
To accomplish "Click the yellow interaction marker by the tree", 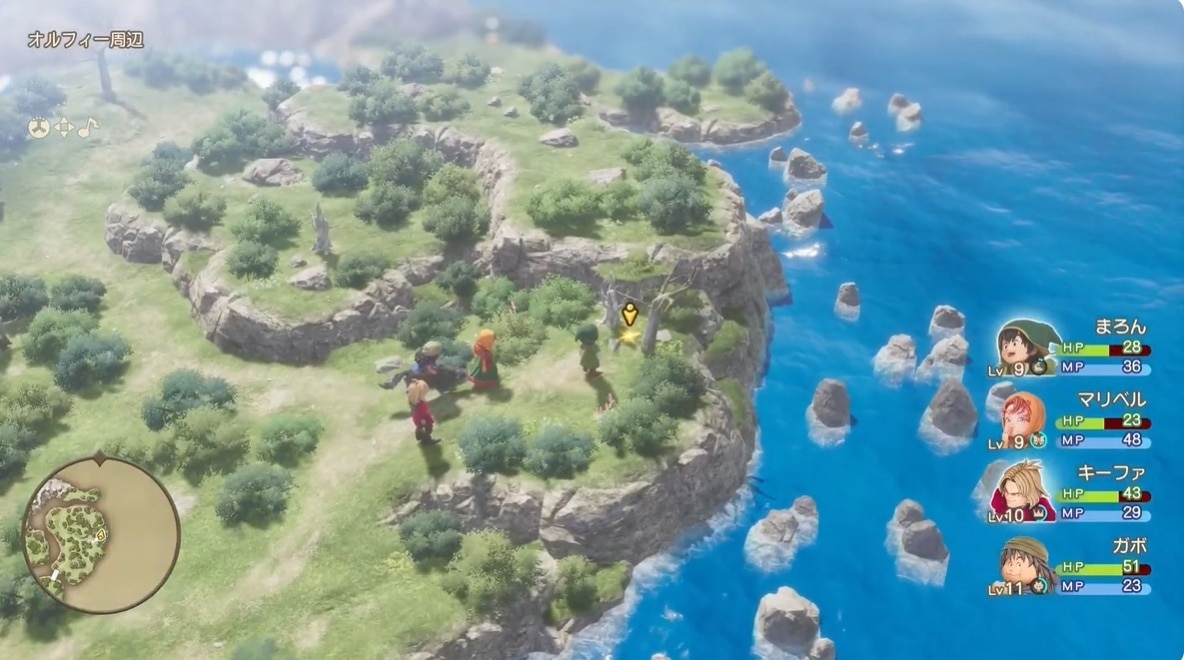I will [x=629, y=315].
